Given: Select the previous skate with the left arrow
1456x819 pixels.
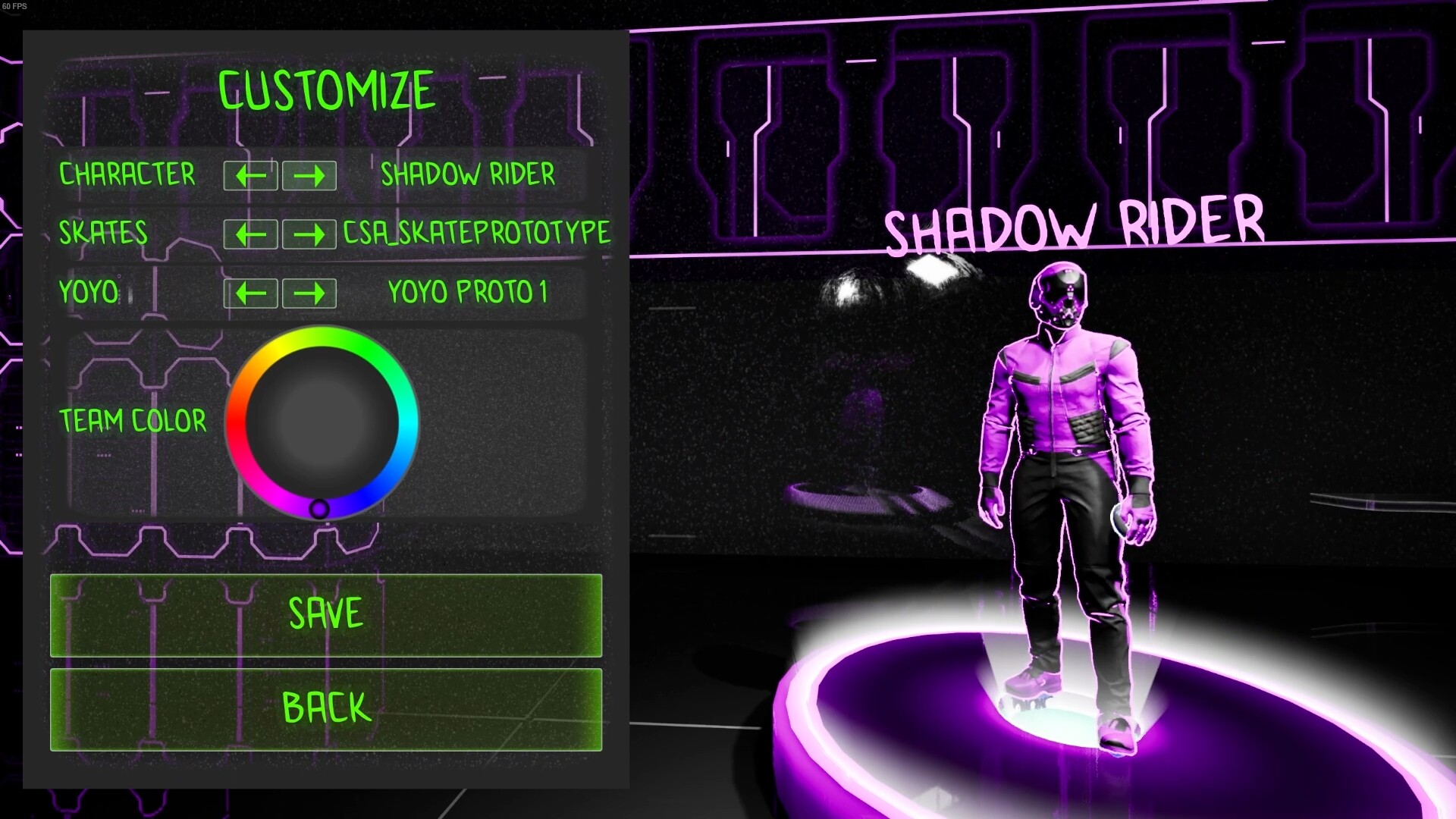Looking at the screenshot, I should pyautogui.click(x=250, y=234).
